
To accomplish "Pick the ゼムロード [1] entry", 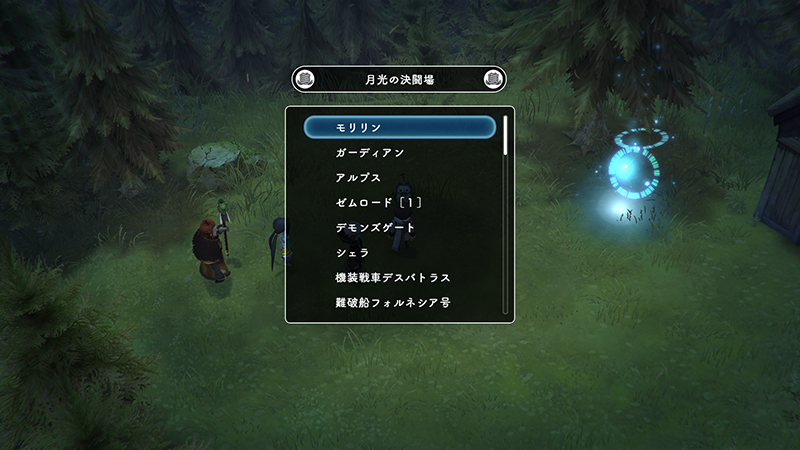I will [400, 202].
